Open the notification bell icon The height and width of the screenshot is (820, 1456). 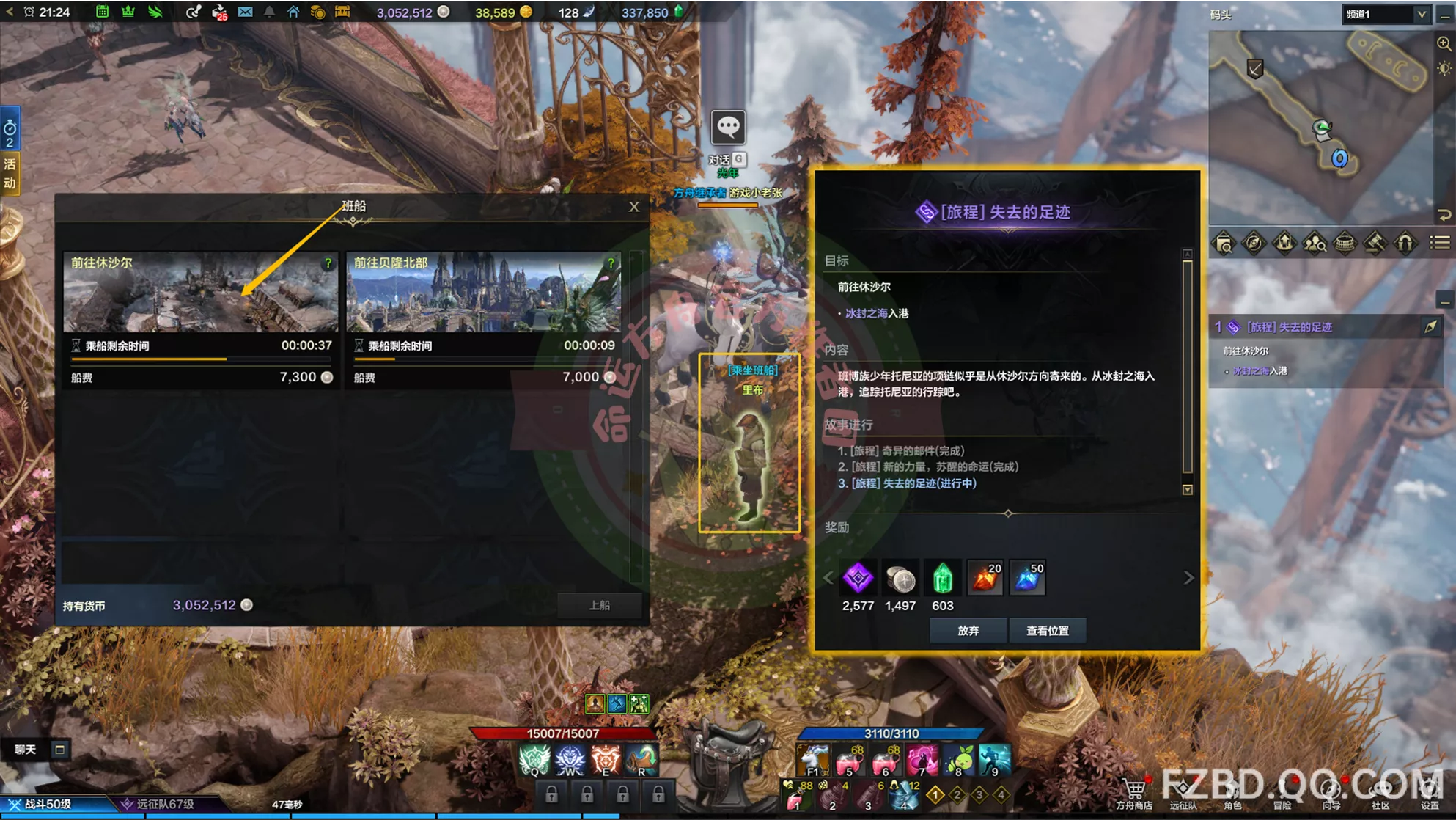[x=268, y=12]
